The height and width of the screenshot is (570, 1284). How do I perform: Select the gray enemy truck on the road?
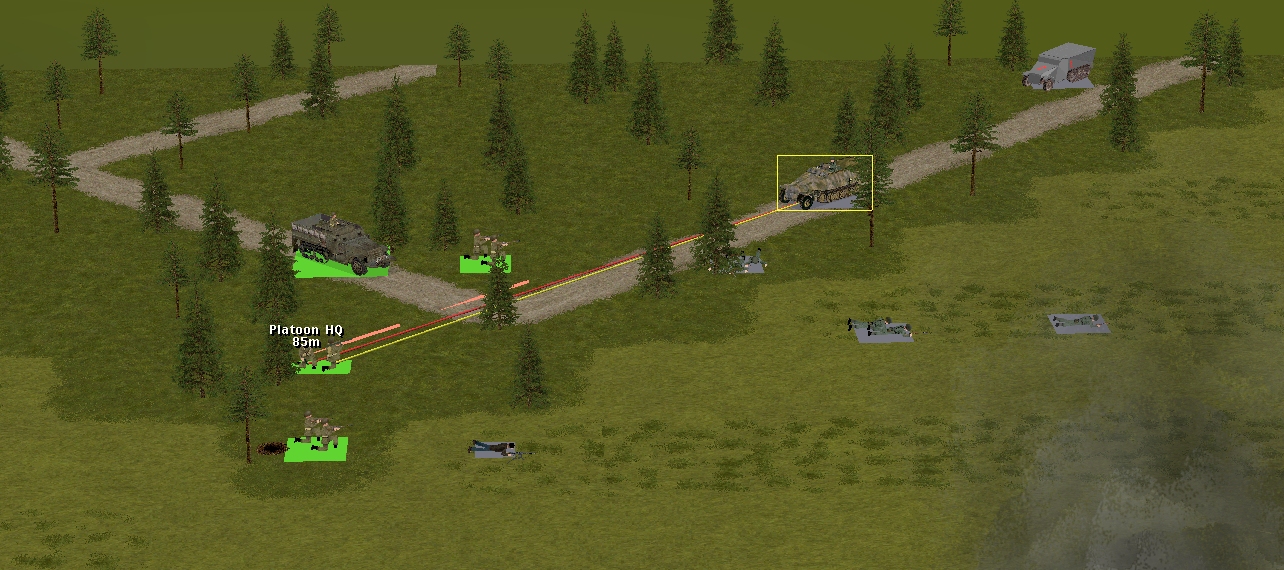[x=1059, y=66]
